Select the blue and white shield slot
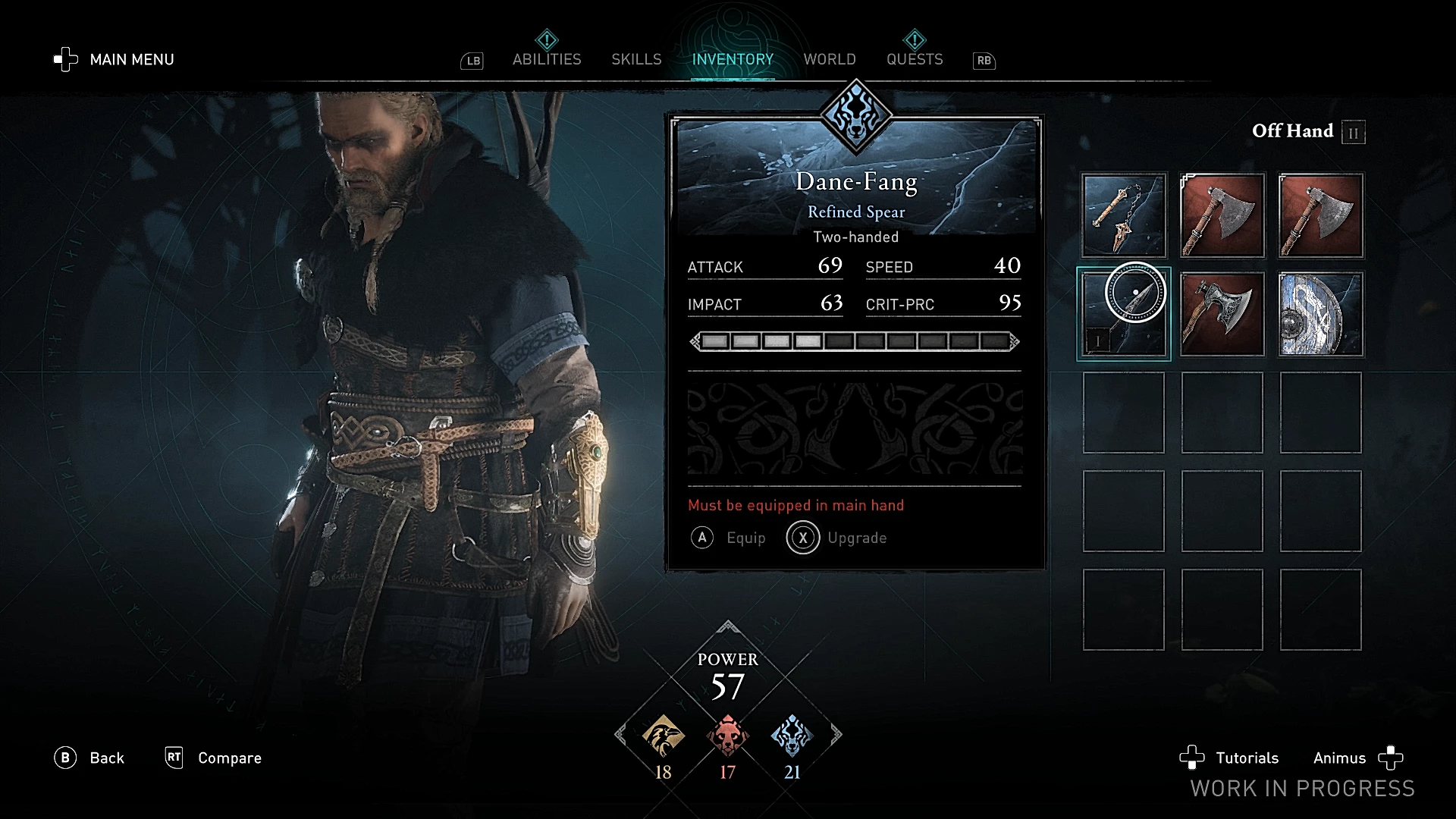 coord(1321,314)
